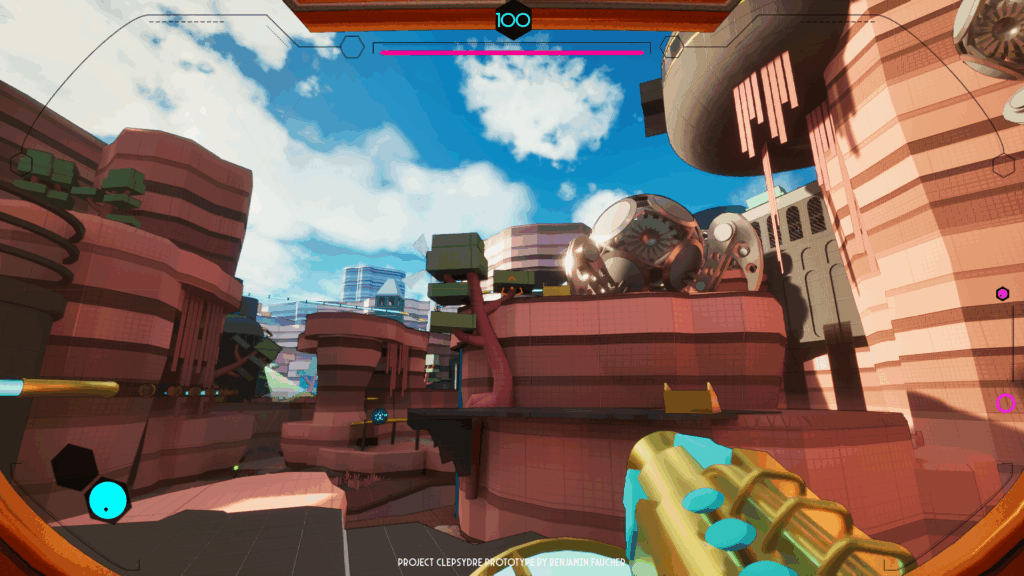Select the magenta ring marker

1004,403
